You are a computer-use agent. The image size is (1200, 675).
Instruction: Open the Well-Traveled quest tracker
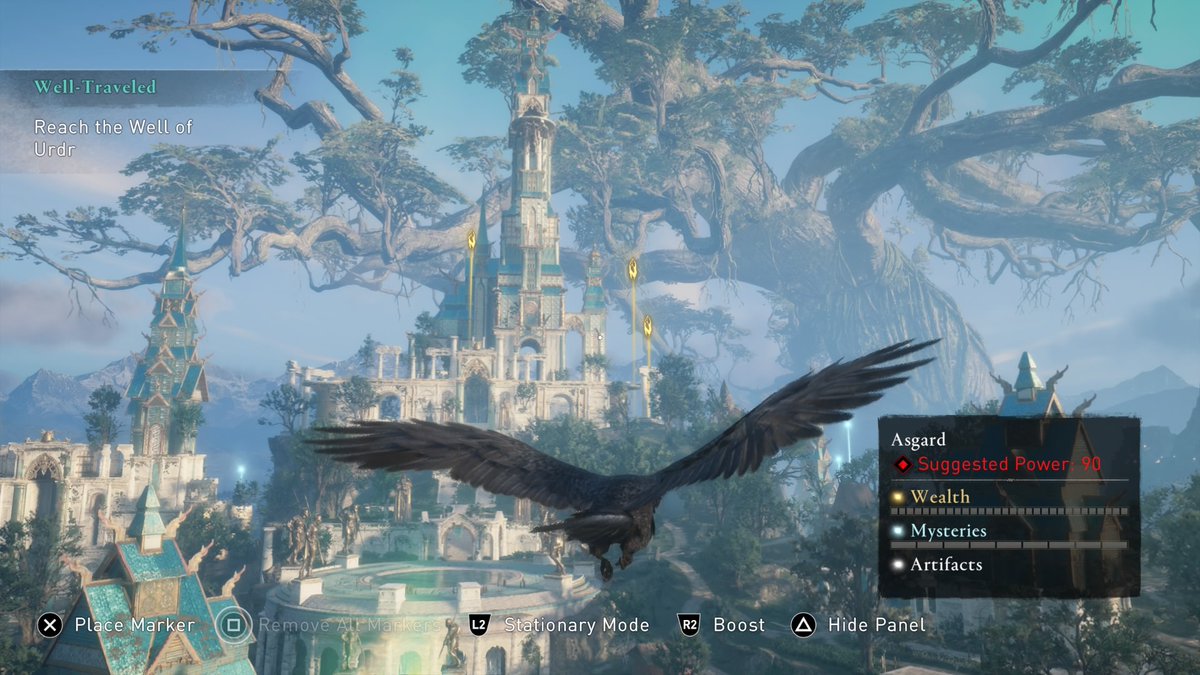[96, 87]
